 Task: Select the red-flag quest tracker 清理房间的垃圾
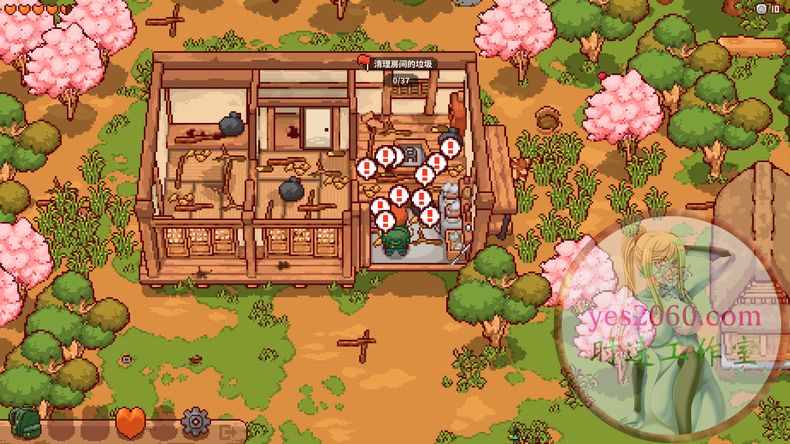point(399,64)
